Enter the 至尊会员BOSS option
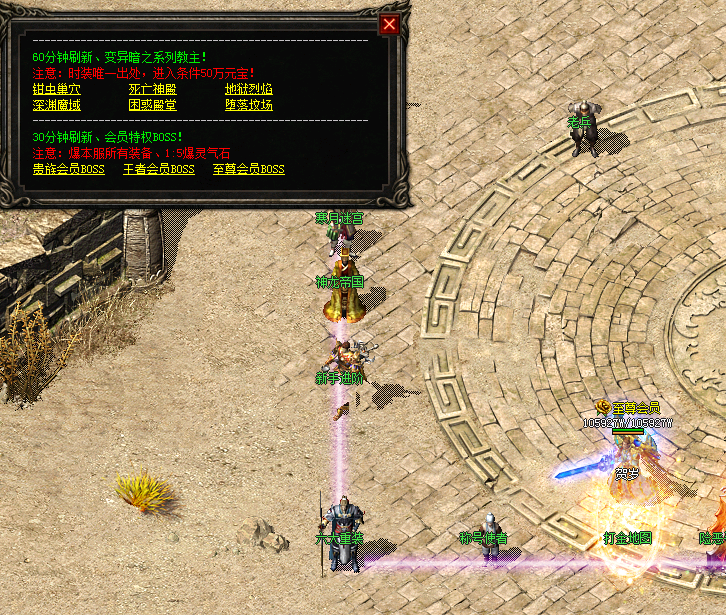The image size is (726, 615). (249, 169)
